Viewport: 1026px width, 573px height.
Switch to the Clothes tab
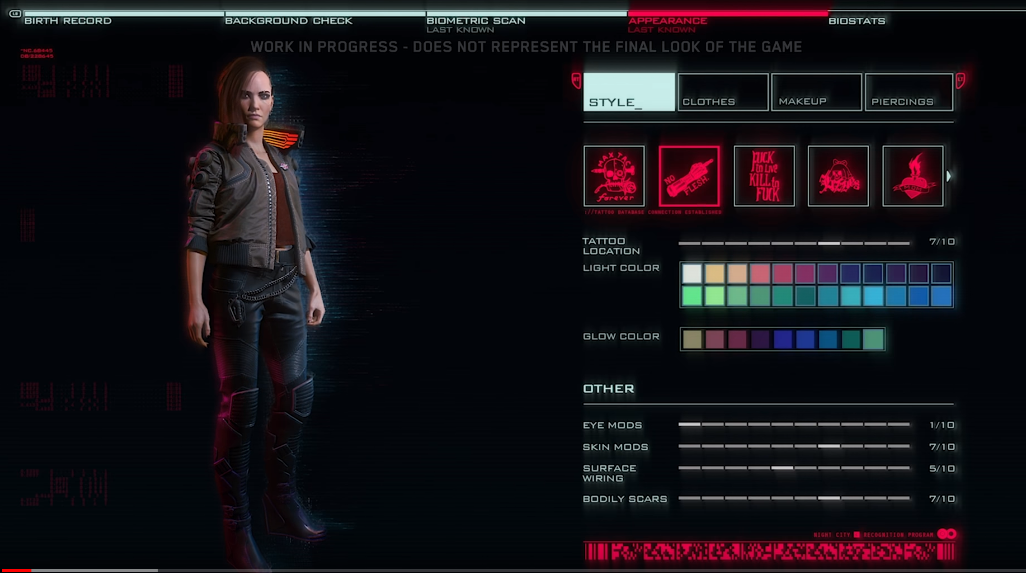coord(722,92)
